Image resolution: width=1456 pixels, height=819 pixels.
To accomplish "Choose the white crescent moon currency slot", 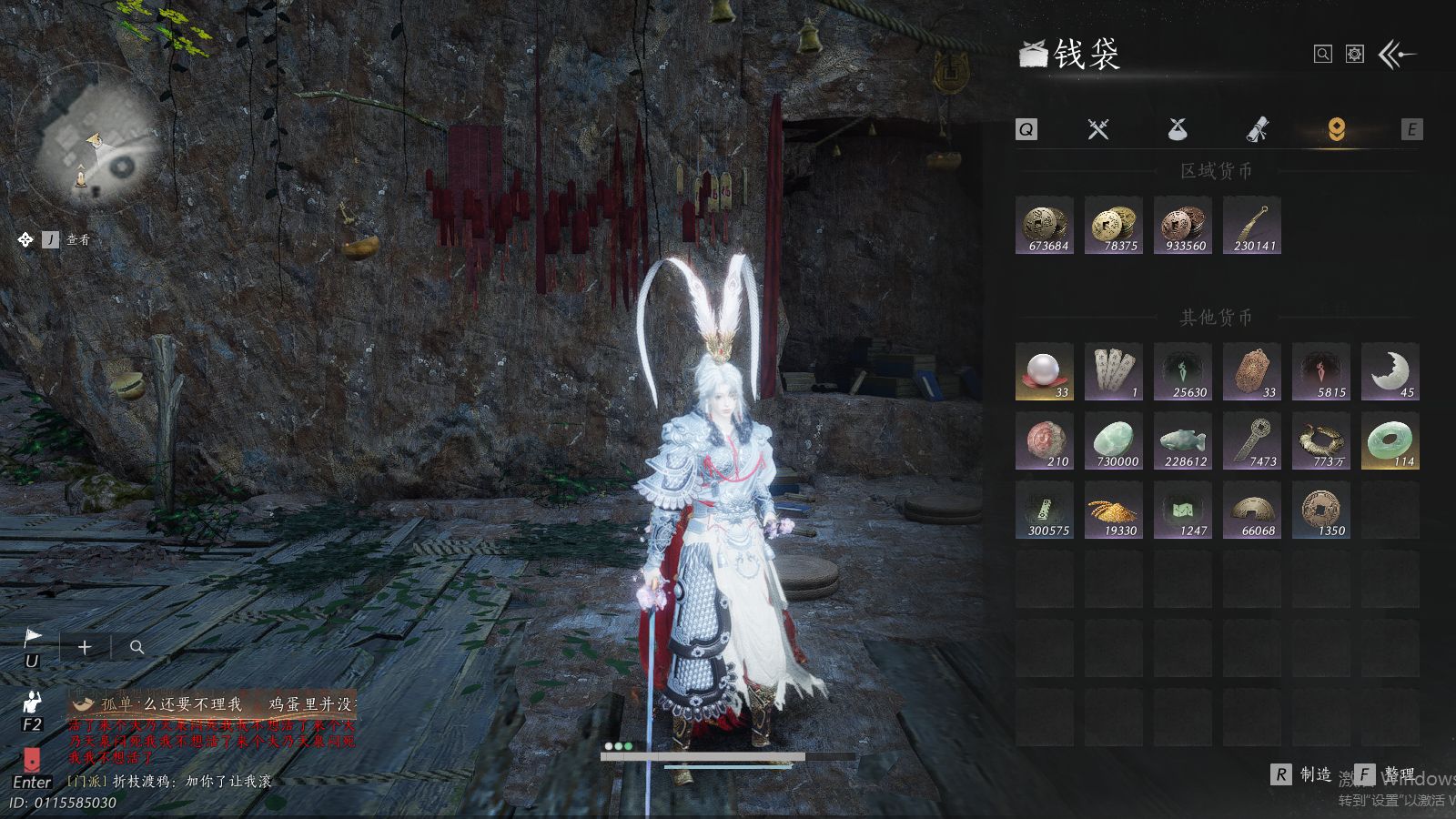I will (x=1390, y=371).
